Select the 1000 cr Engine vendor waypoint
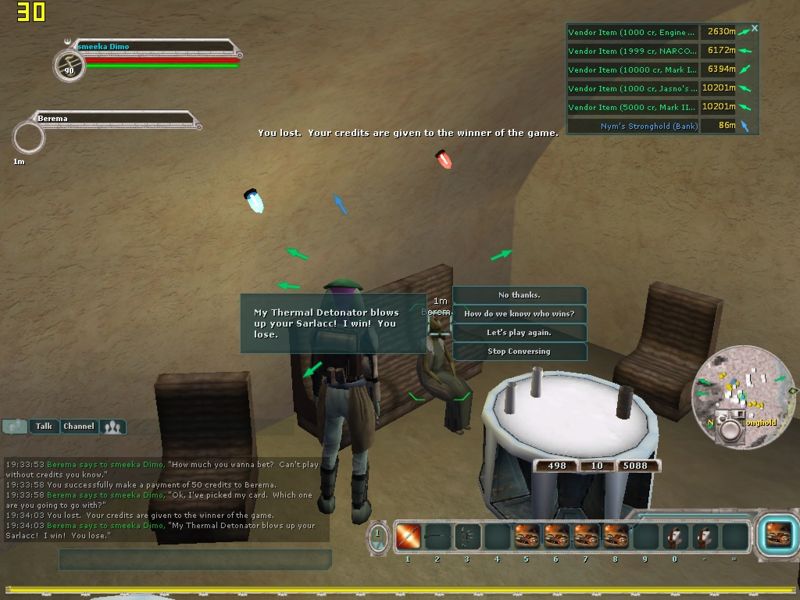The width and height of the screenshot is (800, 600). click(x=632, y=32)
